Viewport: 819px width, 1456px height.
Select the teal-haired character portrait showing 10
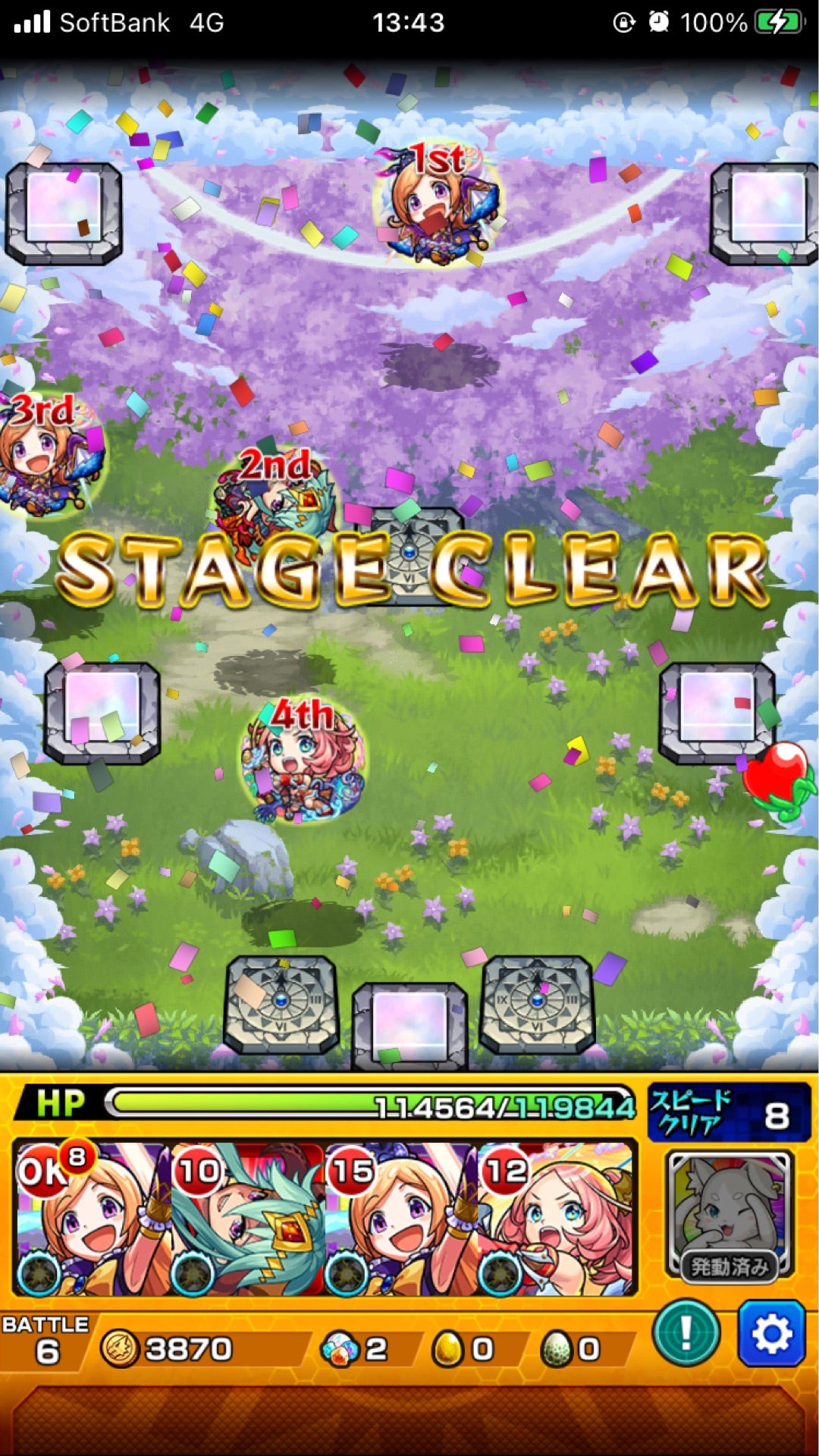[247, 1219]
